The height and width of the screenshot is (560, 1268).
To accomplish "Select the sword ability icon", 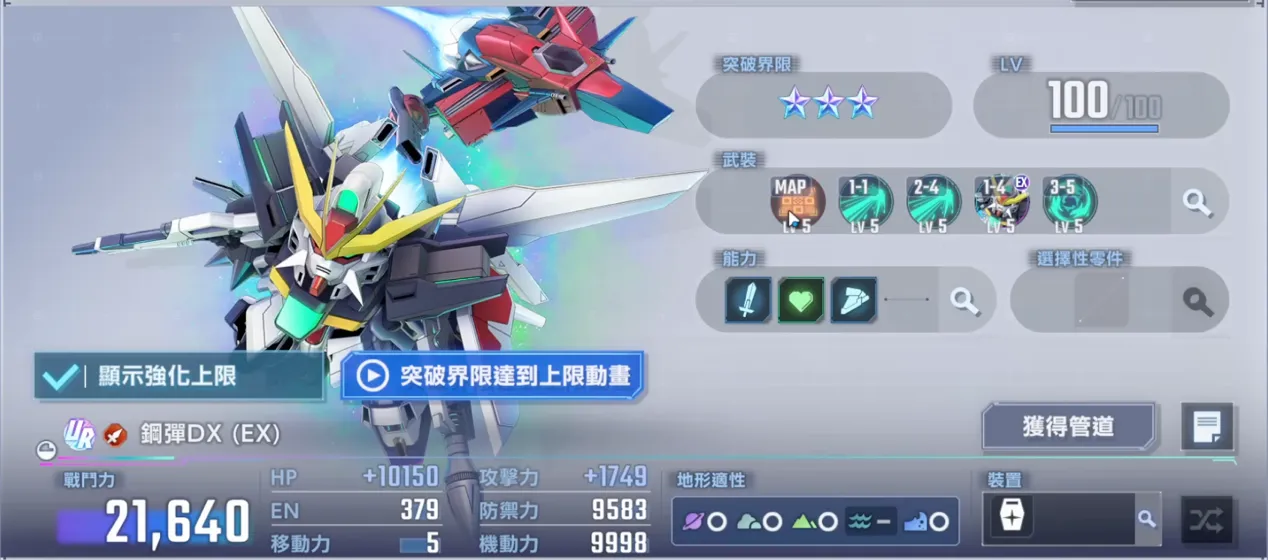I will tap(748, 299).
